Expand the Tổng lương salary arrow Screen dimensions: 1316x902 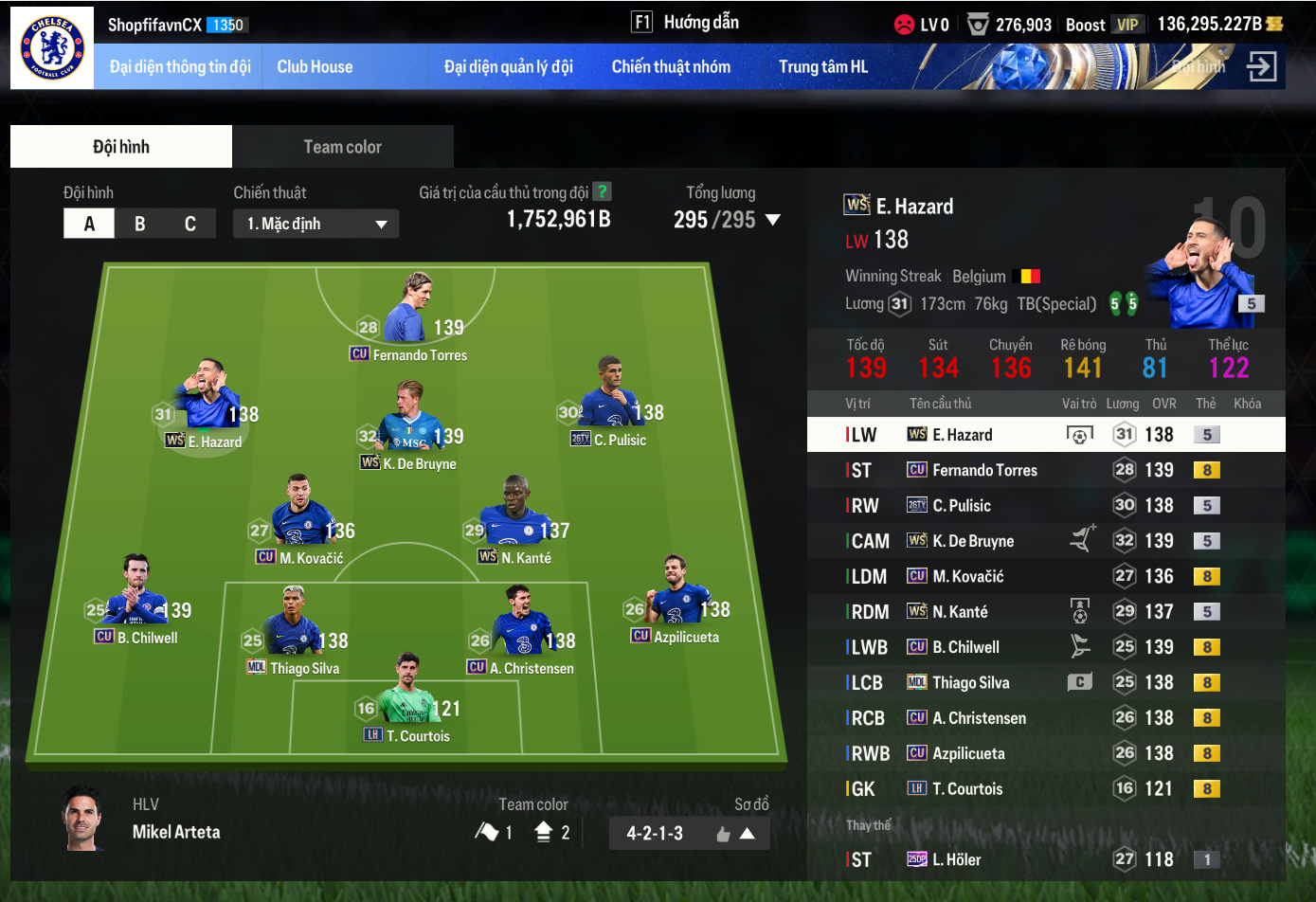(x=772, y=220)
